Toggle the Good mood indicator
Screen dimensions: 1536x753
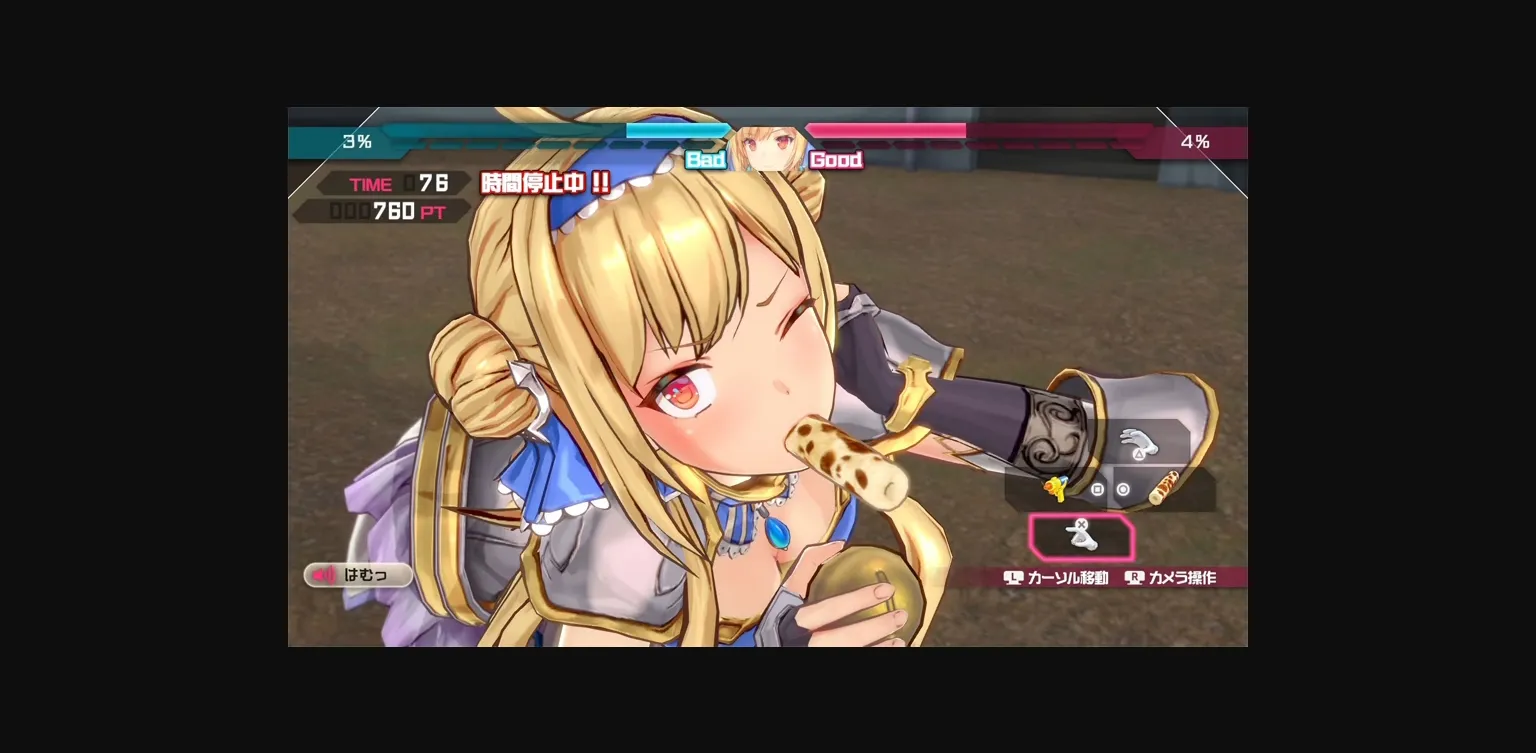pyautogui.click(x=835, y=159)
